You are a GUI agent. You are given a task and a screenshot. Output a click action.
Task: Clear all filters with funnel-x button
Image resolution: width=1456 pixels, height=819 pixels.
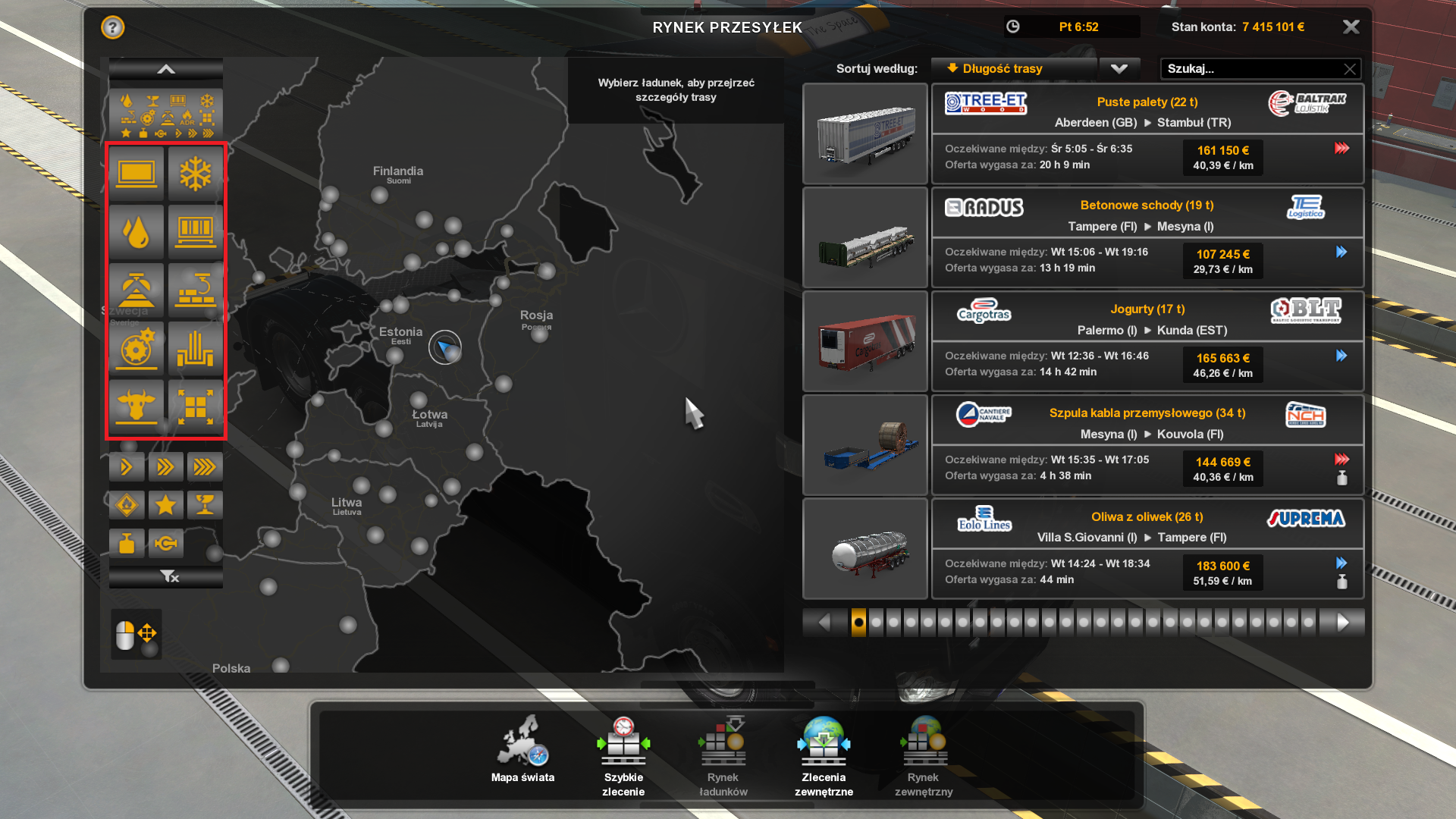click(x=169, y=577)
